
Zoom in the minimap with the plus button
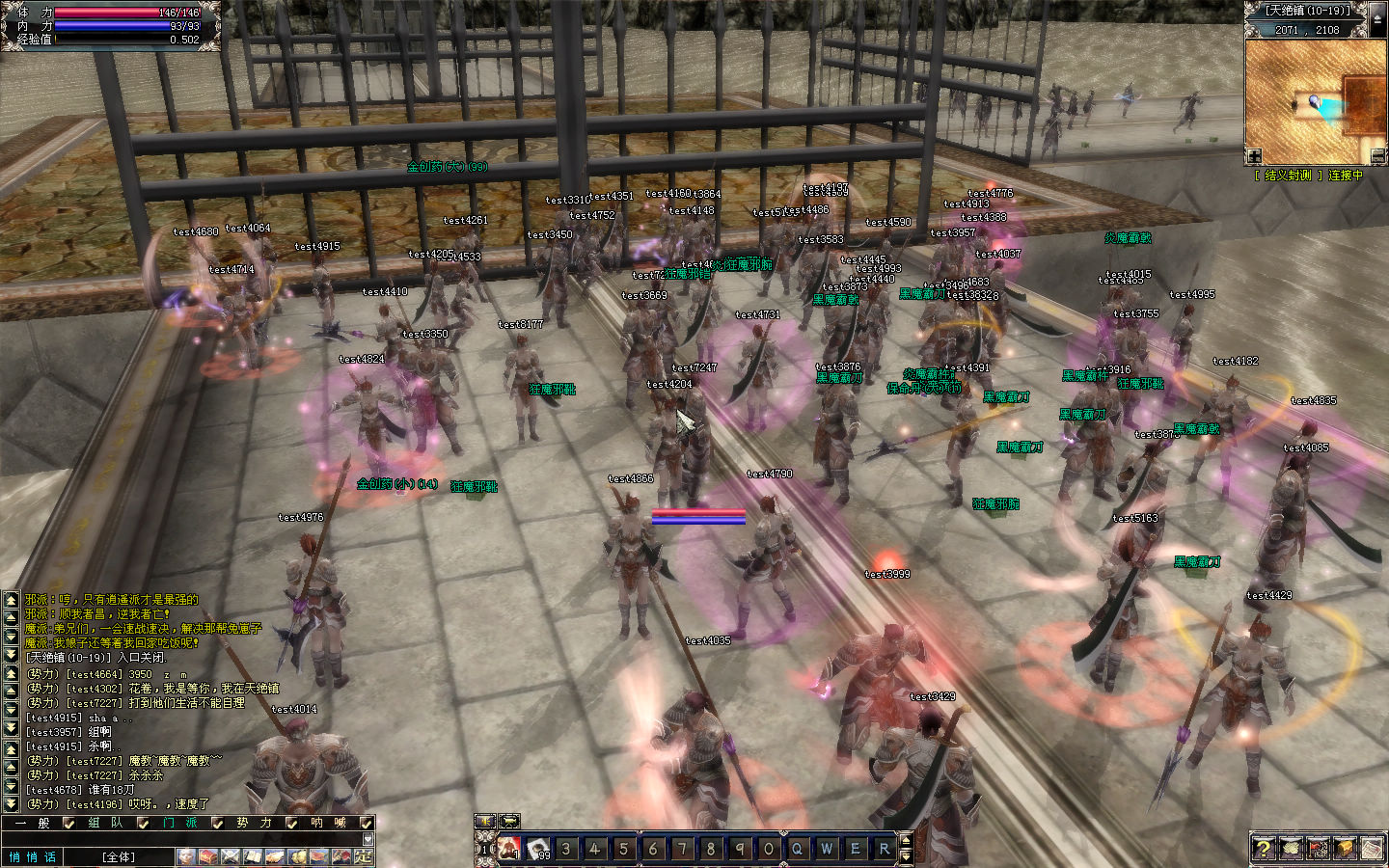[x=1253, y=156]
